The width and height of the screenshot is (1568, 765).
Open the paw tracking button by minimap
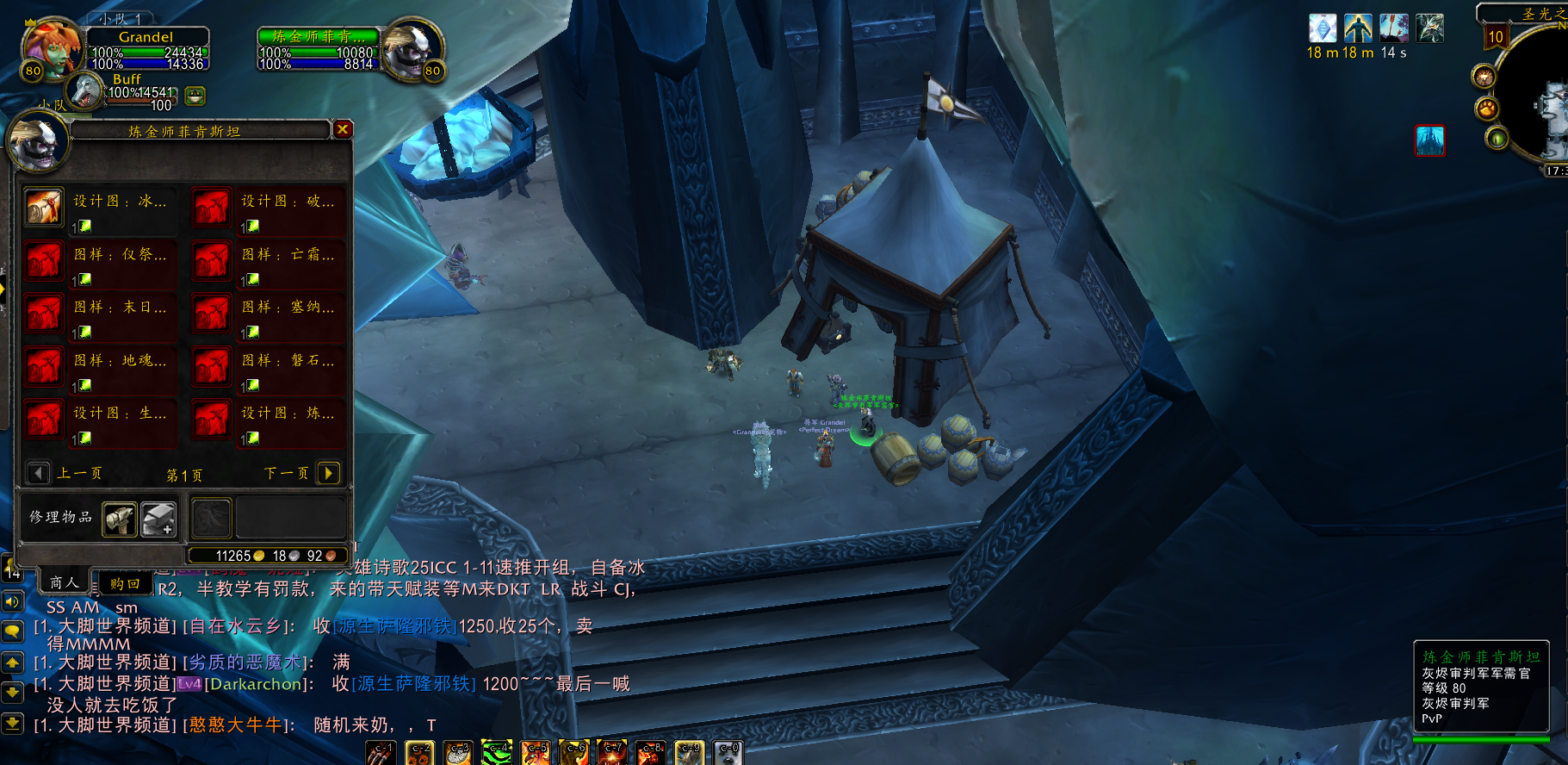pyautogui.click(x=1487, y=109)
